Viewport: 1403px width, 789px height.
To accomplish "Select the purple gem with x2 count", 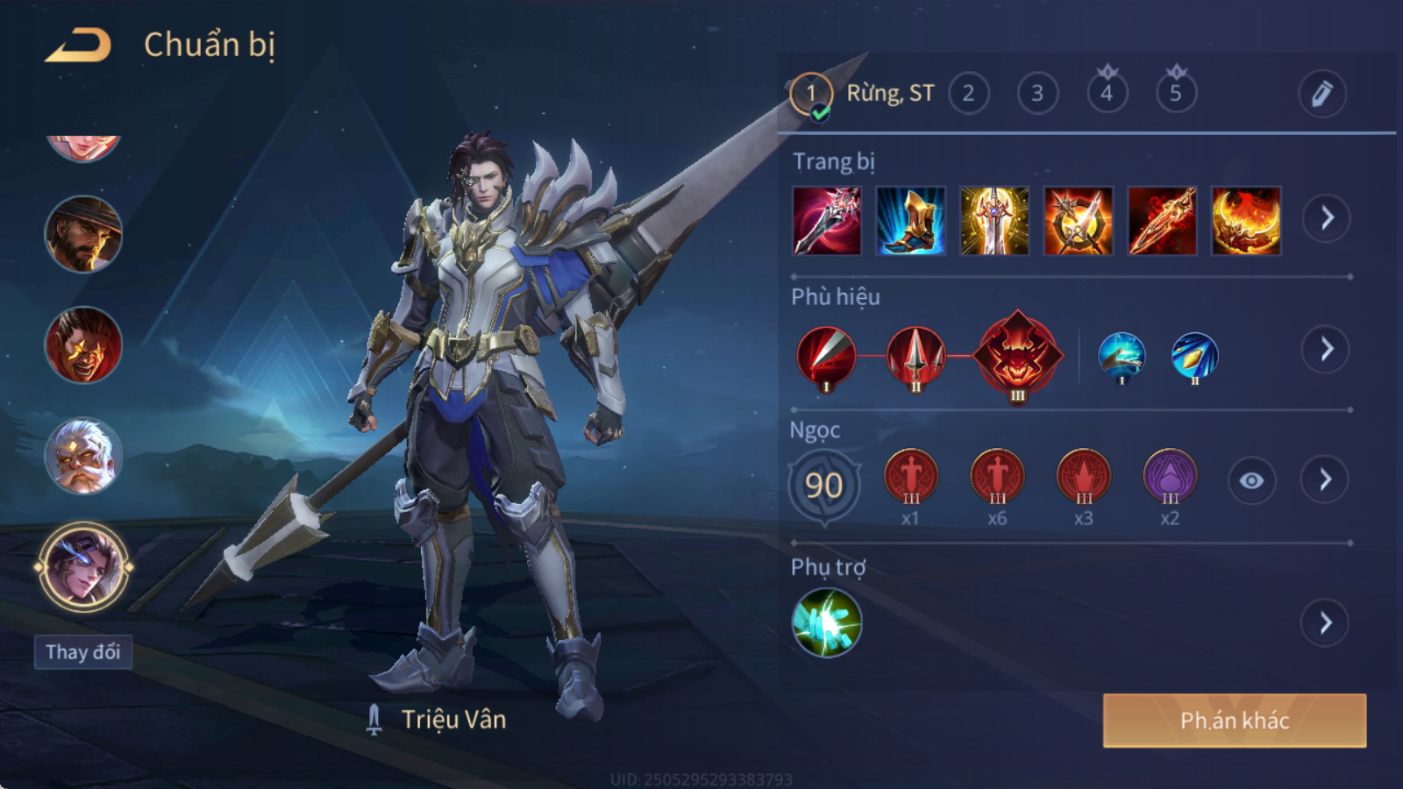I will 1169,477.
